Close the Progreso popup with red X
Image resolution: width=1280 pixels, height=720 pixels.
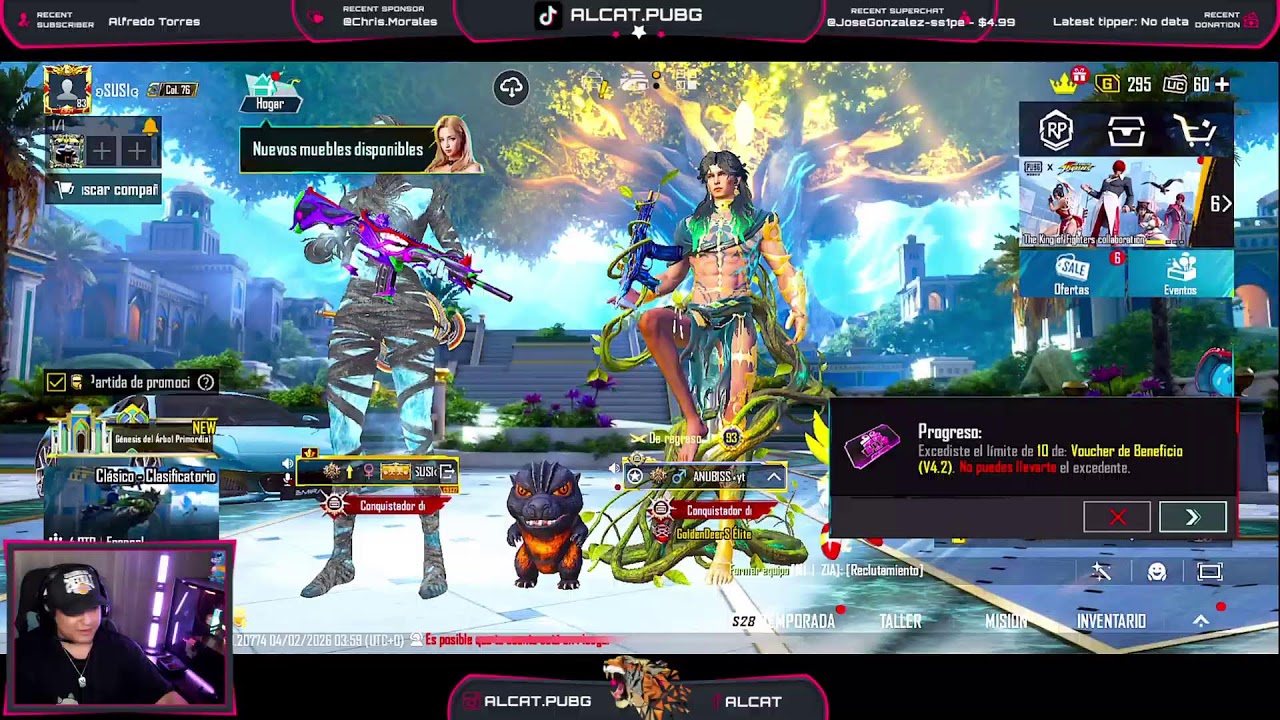[1117, 517]
